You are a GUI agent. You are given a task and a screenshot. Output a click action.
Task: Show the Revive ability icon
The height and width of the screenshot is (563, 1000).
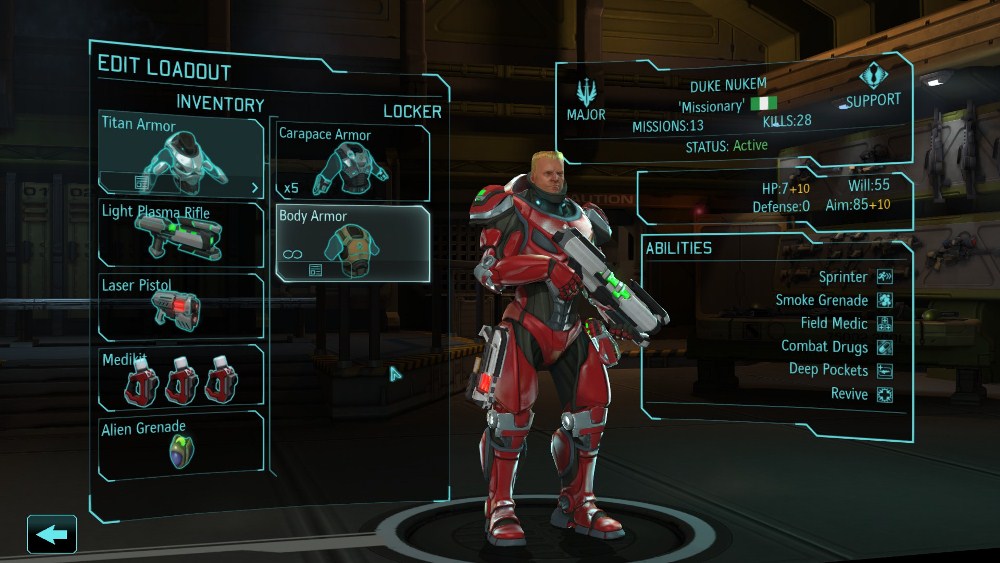tap(885, 394)
